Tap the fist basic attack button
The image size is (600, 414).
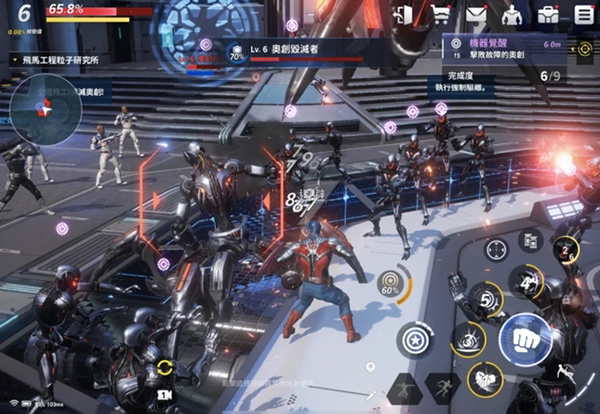pyautogui.click(x=525, y=340)
